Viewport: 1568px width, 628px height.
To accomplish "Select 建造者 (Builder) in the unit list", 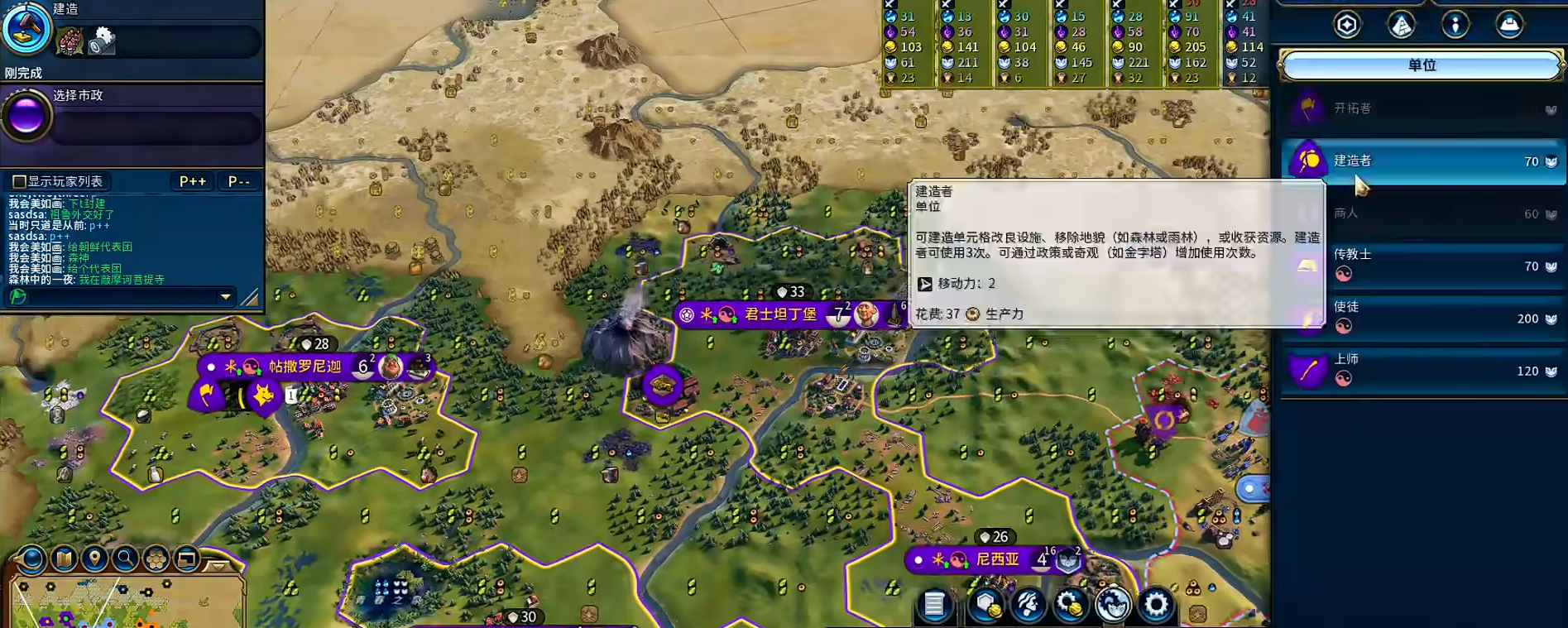I will [1422, 161].
